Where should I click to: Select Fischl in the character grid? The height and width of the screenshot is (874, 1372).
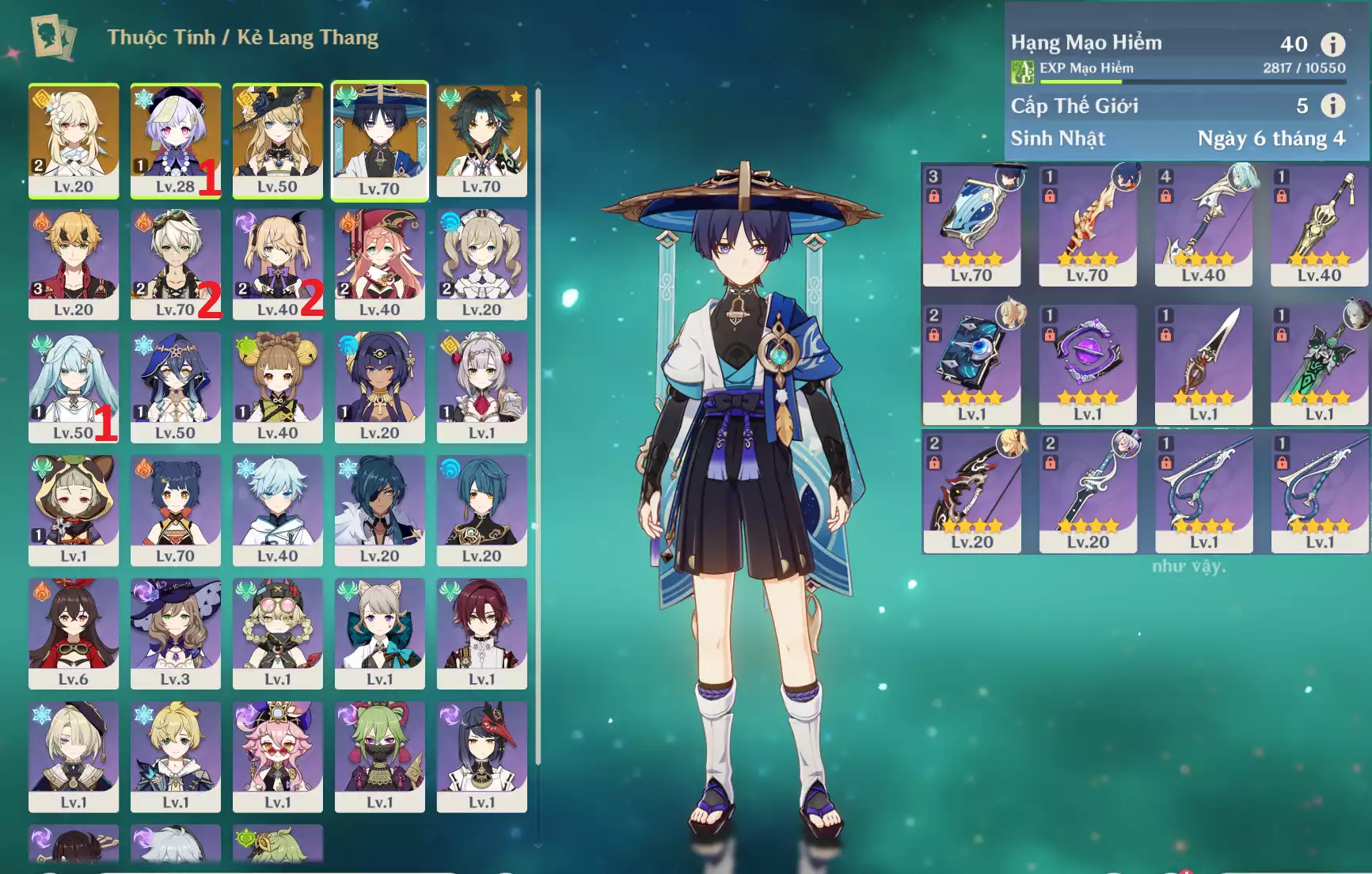click(277, 264)
